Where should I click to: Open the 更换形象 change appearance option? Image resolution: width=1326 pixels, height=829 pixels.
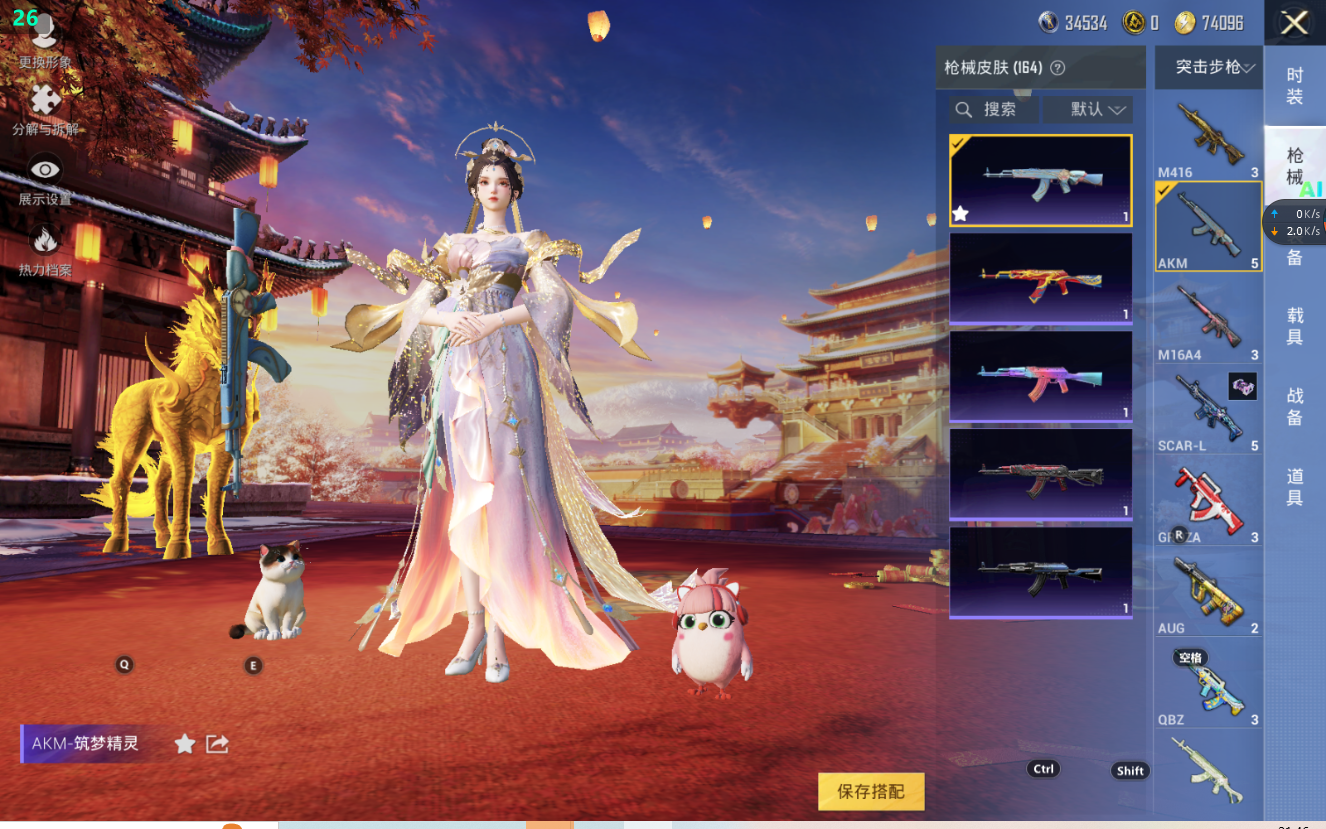point(45,43)
